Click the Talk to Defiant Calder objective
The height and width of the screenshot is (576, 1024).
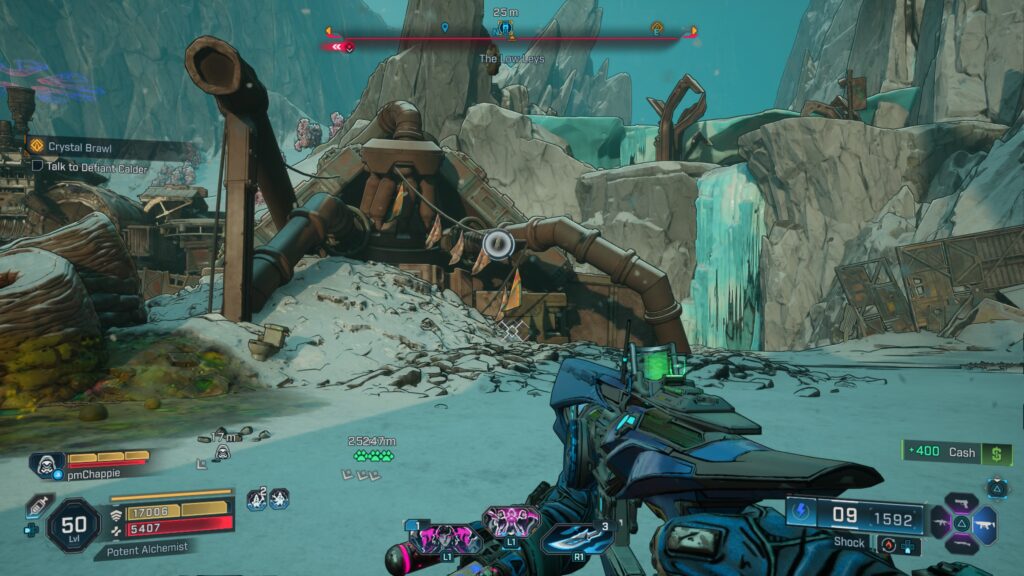coord(89,166)
